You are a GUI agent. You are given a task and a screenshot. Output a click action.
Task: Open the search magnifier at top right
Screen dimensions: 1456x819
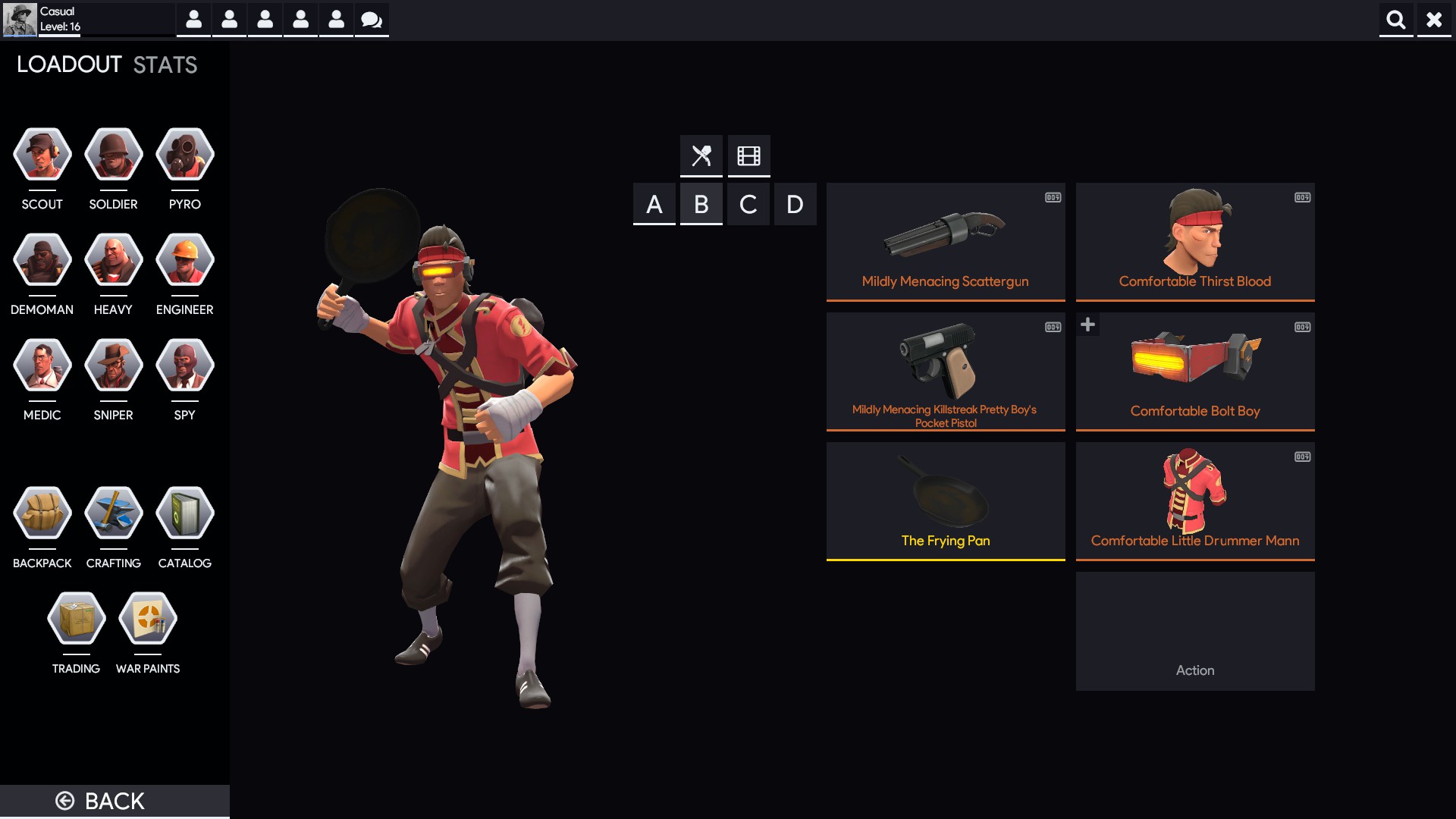tap(1396, 20)
